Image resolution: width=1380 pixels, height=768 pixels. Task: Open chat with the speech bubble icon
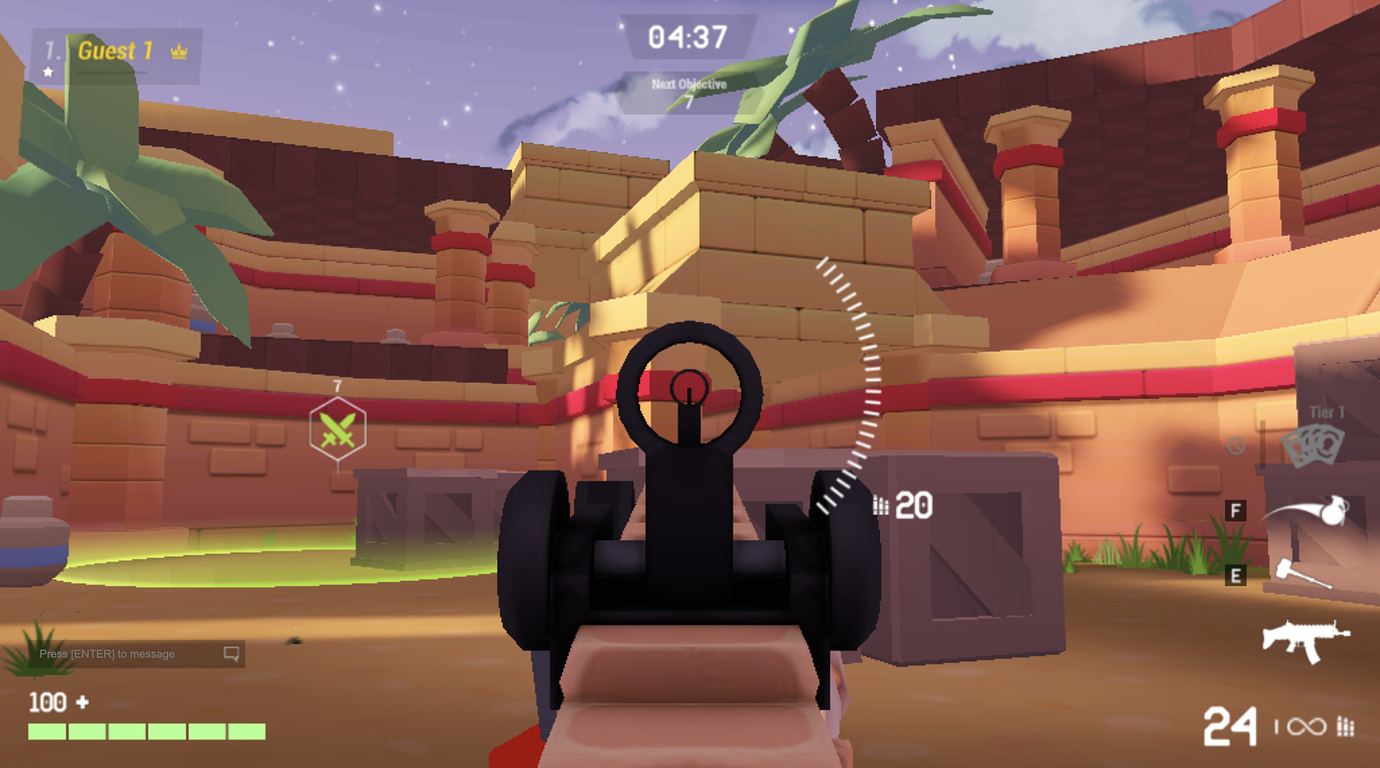[232, 653]
